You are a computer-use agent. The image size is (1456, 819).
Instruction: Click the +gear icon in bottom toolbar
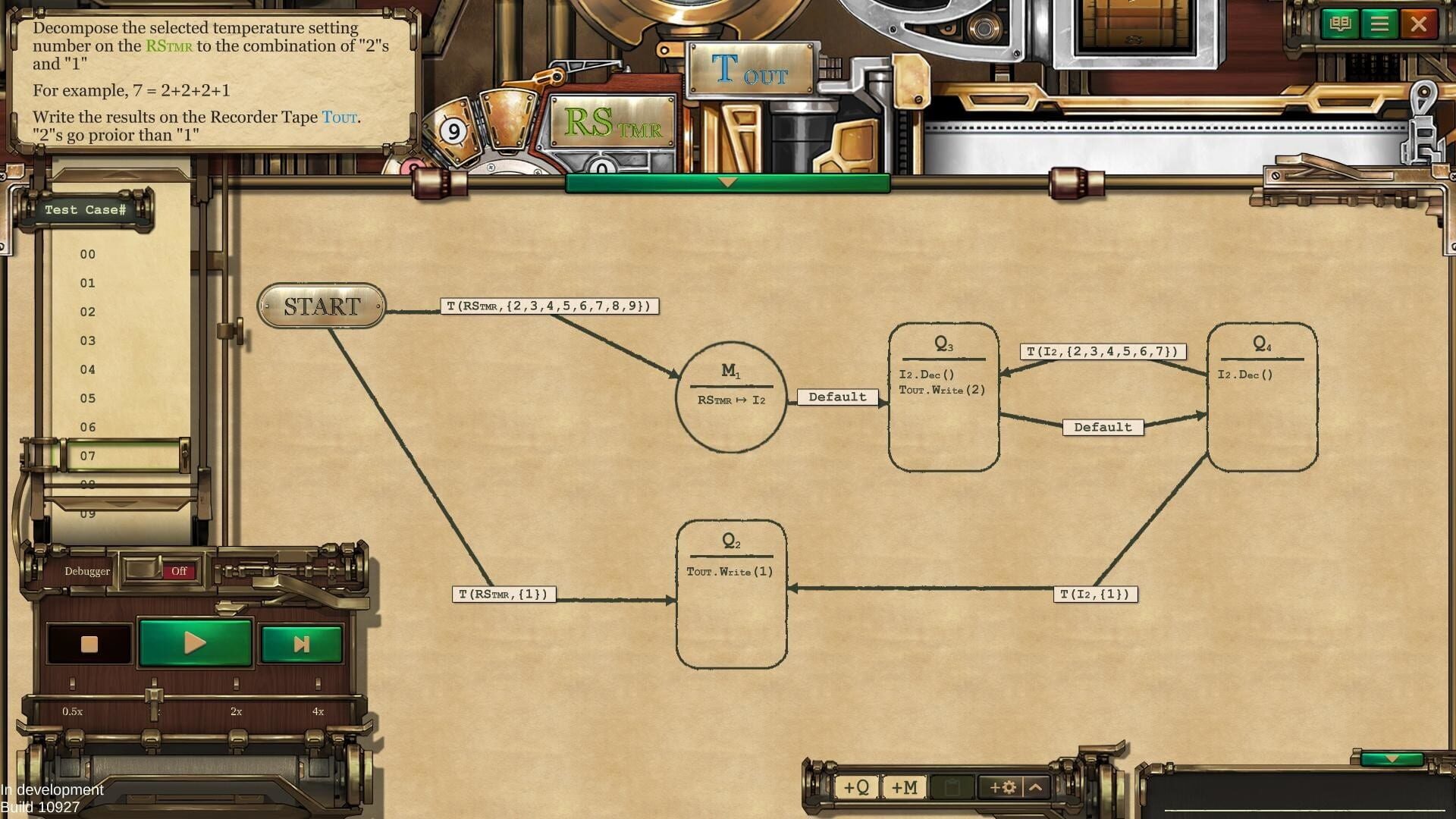tap(1003, 788)
